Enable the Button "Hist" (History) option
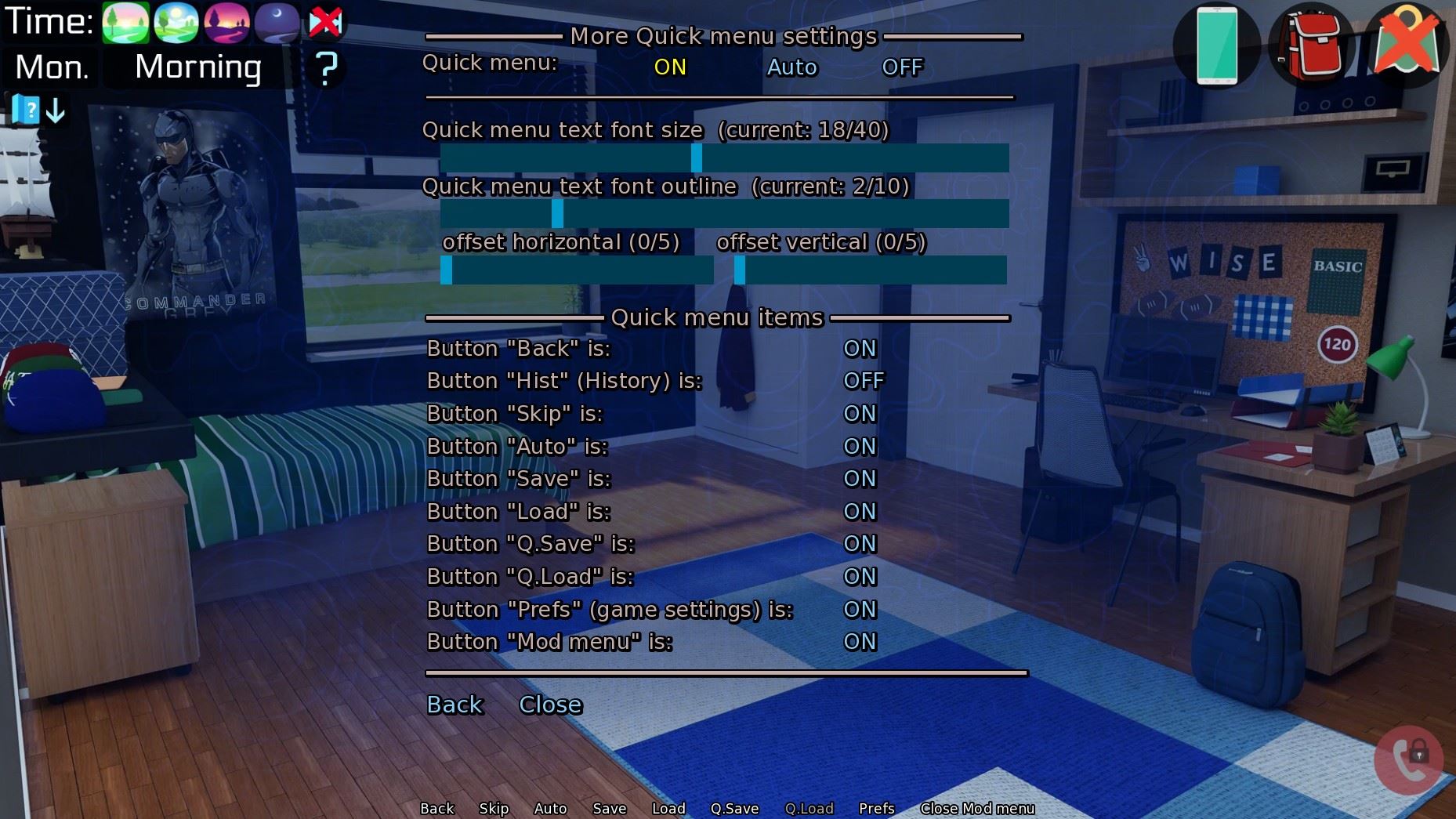1456x819 pixels. tap(864, 381)
